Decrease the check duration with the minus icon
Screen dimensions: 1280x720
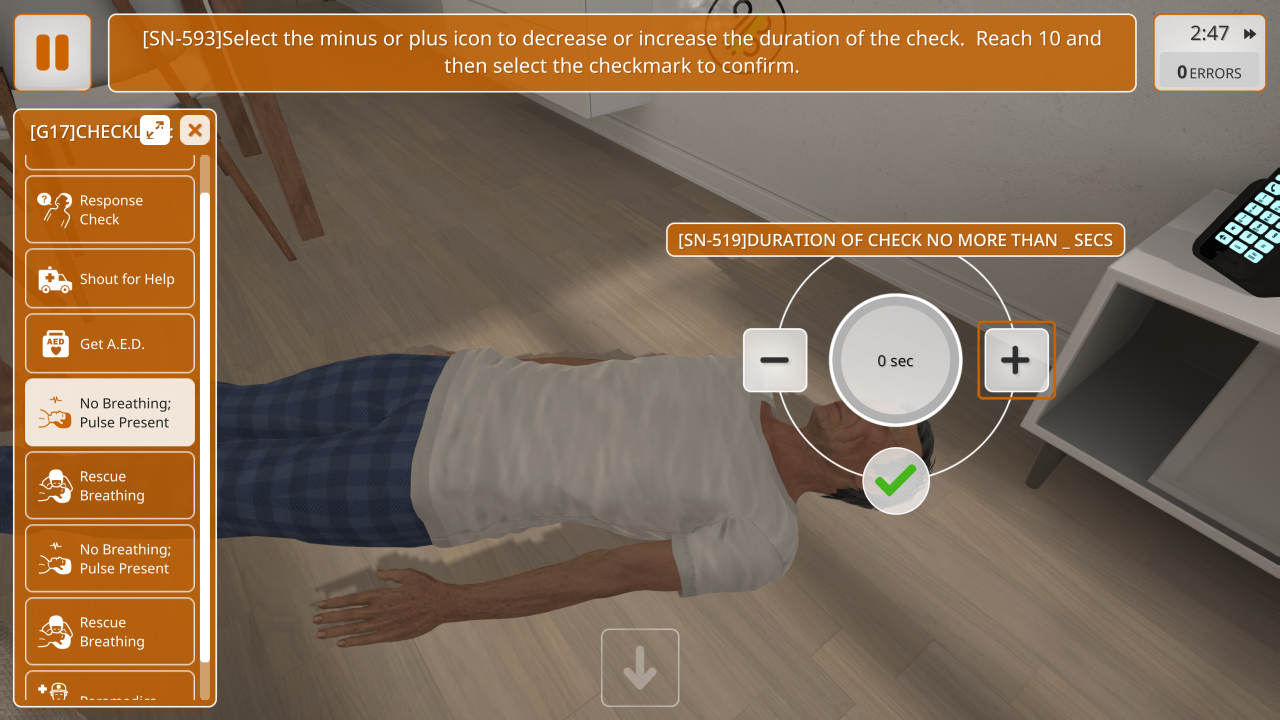click(775, 360)
